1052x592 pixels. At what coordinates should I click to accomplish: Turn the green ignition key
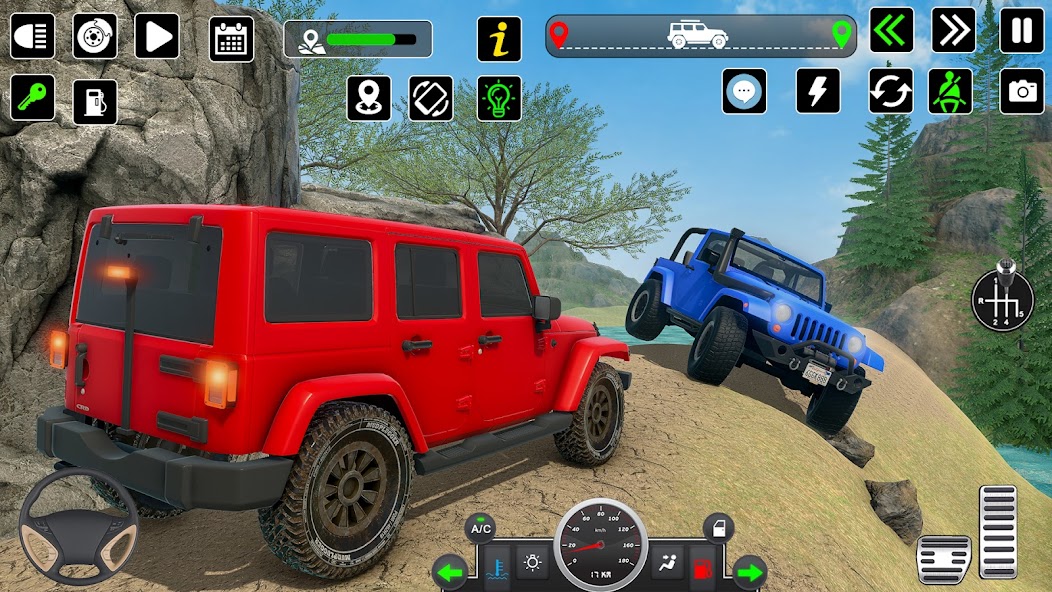pyautogui.click(x=33, y=98)
